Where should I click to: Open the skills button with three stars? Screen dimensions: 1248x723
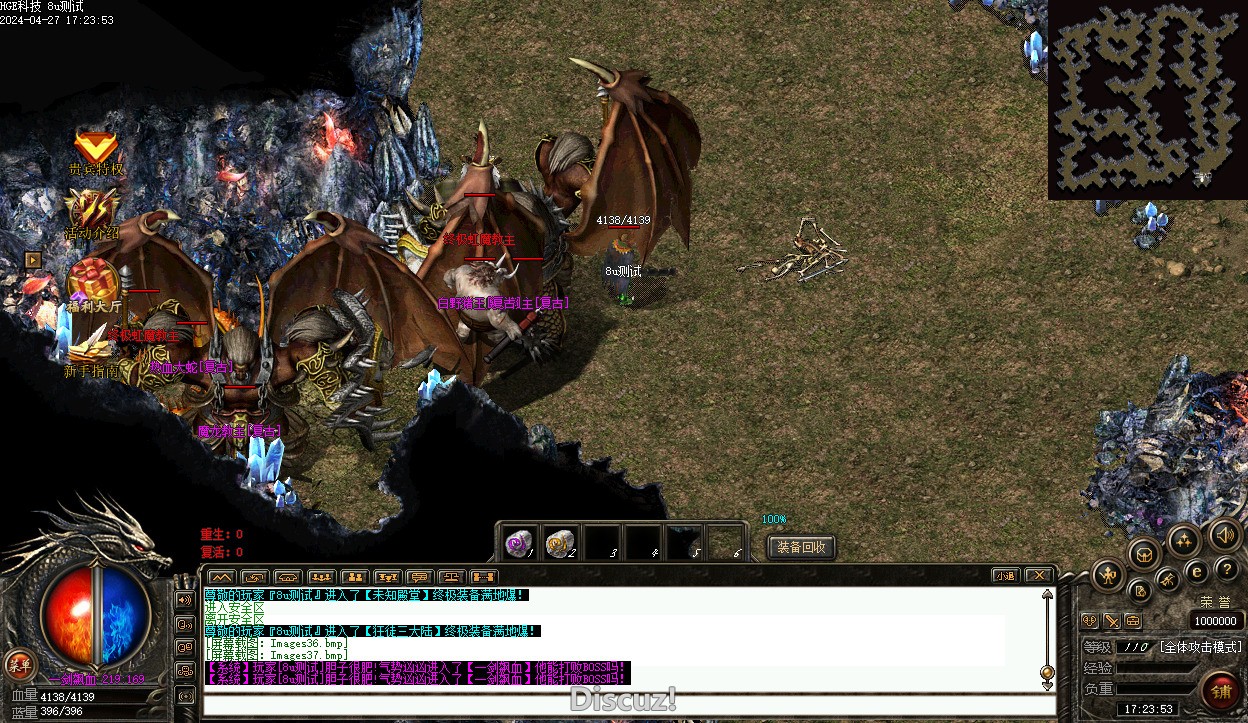click(x=1185, y=541)
